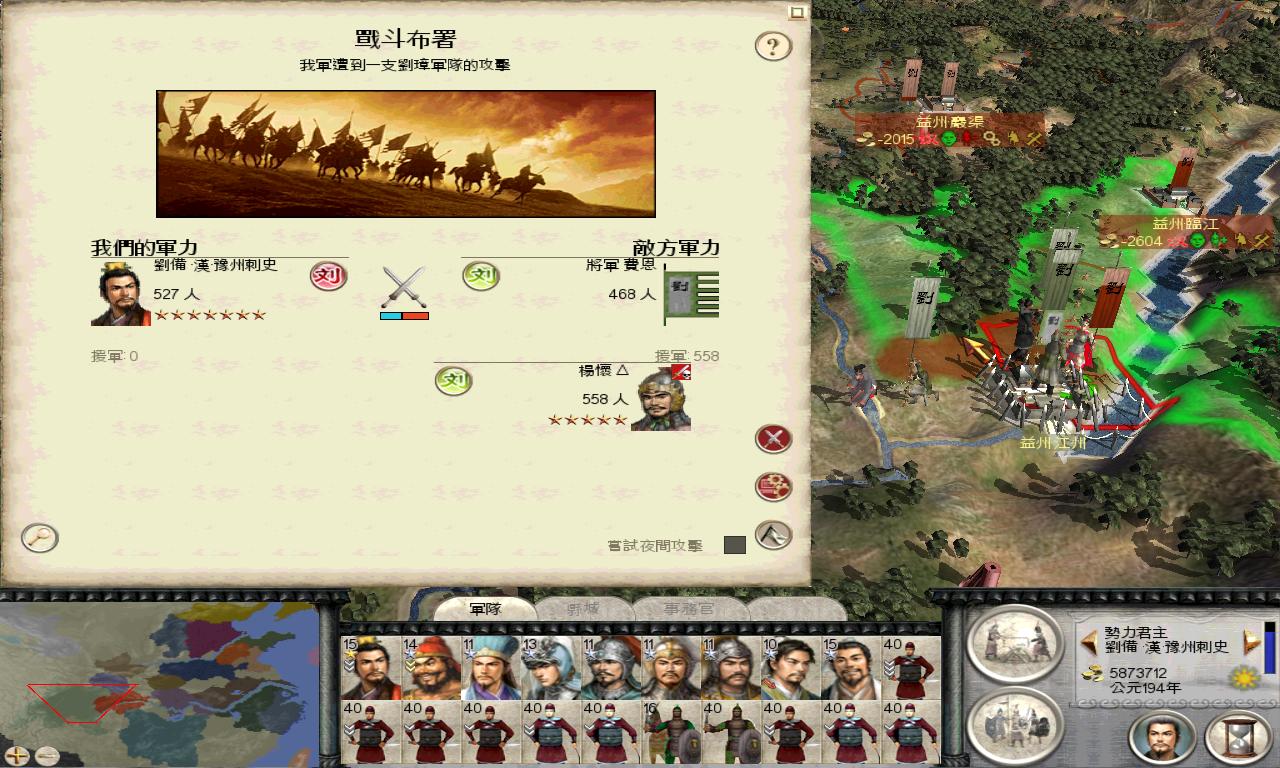This screenshot has height=768, width=1280.
Task: Click the right gold arrow for next faction leader
Action: point(1250,640)
